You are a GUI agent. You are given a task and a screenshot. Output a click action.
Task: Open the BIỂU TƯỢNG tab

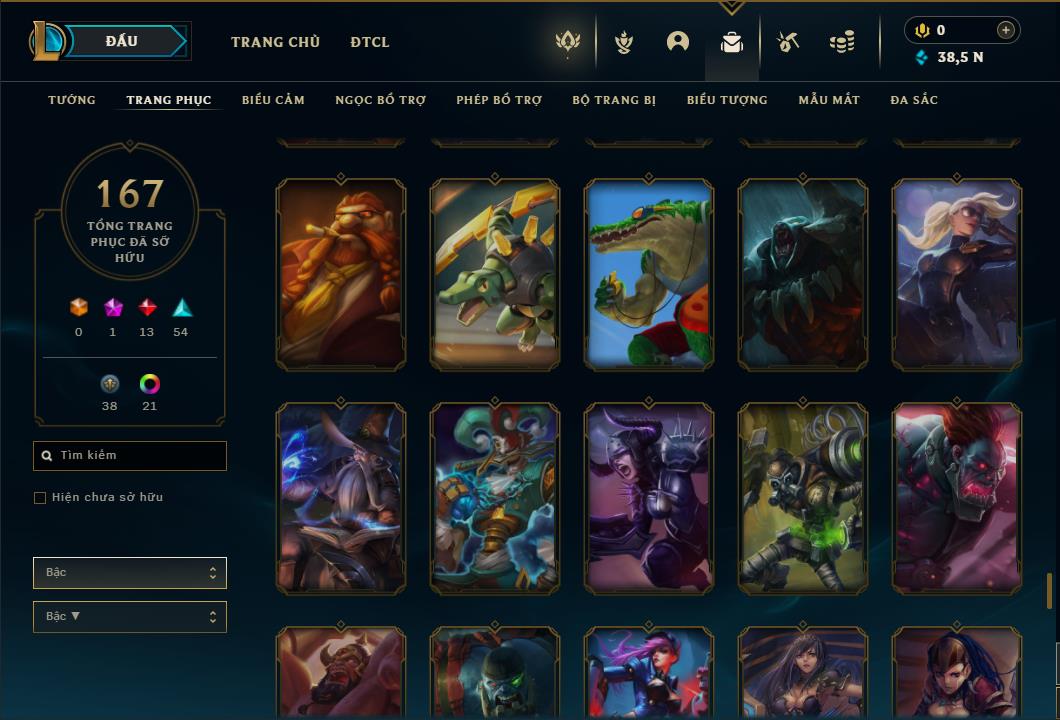pyautogui.click(x=727, y=100)
